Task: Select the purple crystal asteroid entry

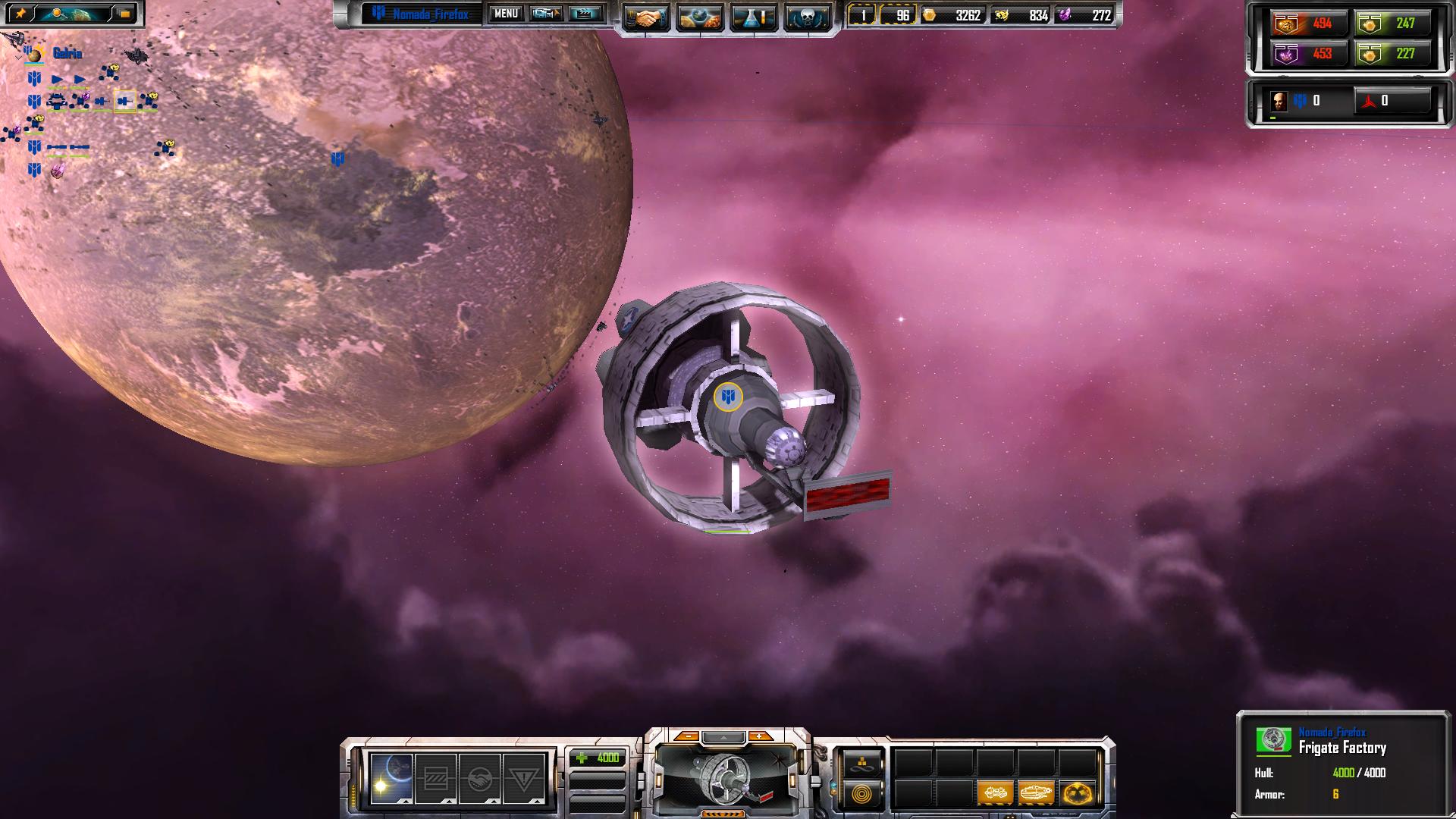Action: point(57,171)
